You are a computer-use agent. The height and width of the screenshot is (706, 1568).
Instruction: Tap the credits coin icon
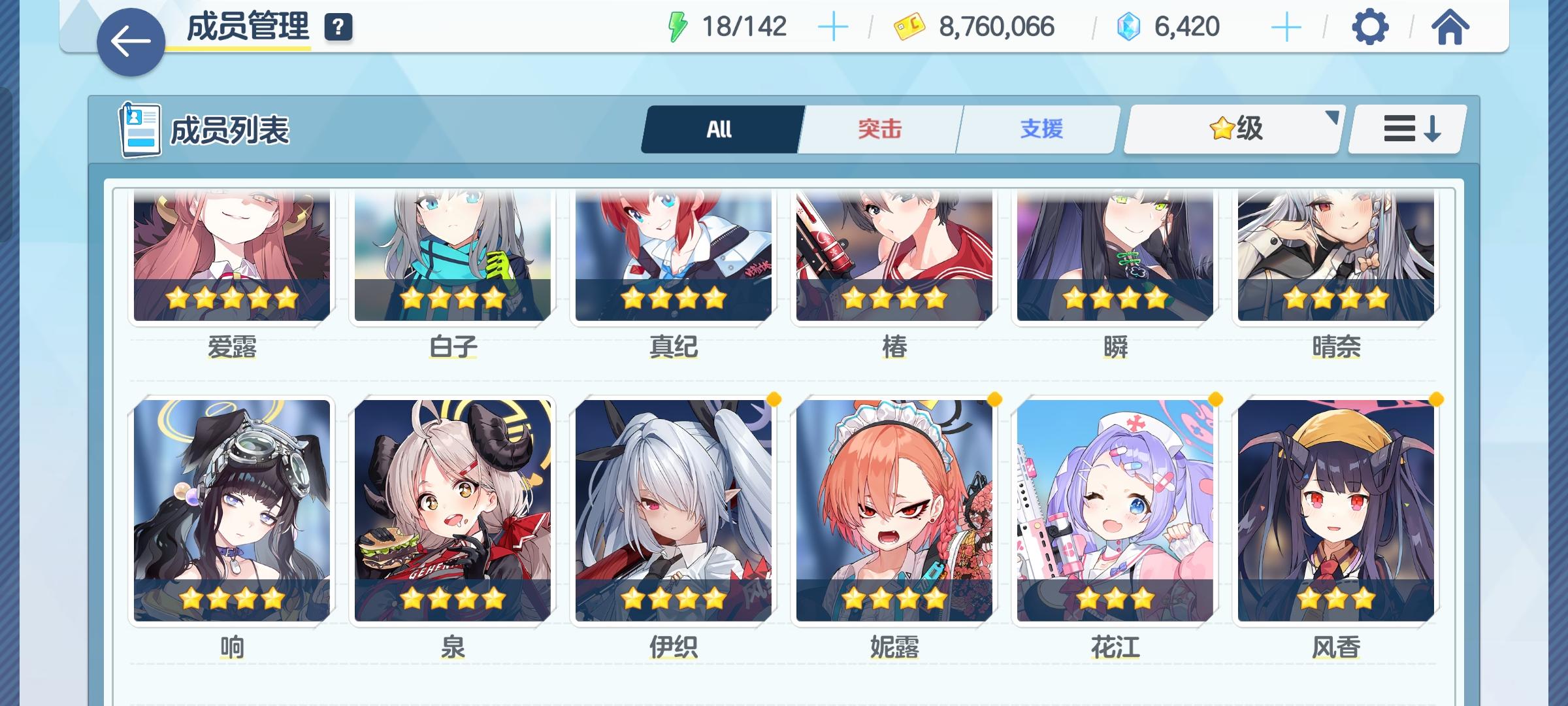[x=909, y=27]
